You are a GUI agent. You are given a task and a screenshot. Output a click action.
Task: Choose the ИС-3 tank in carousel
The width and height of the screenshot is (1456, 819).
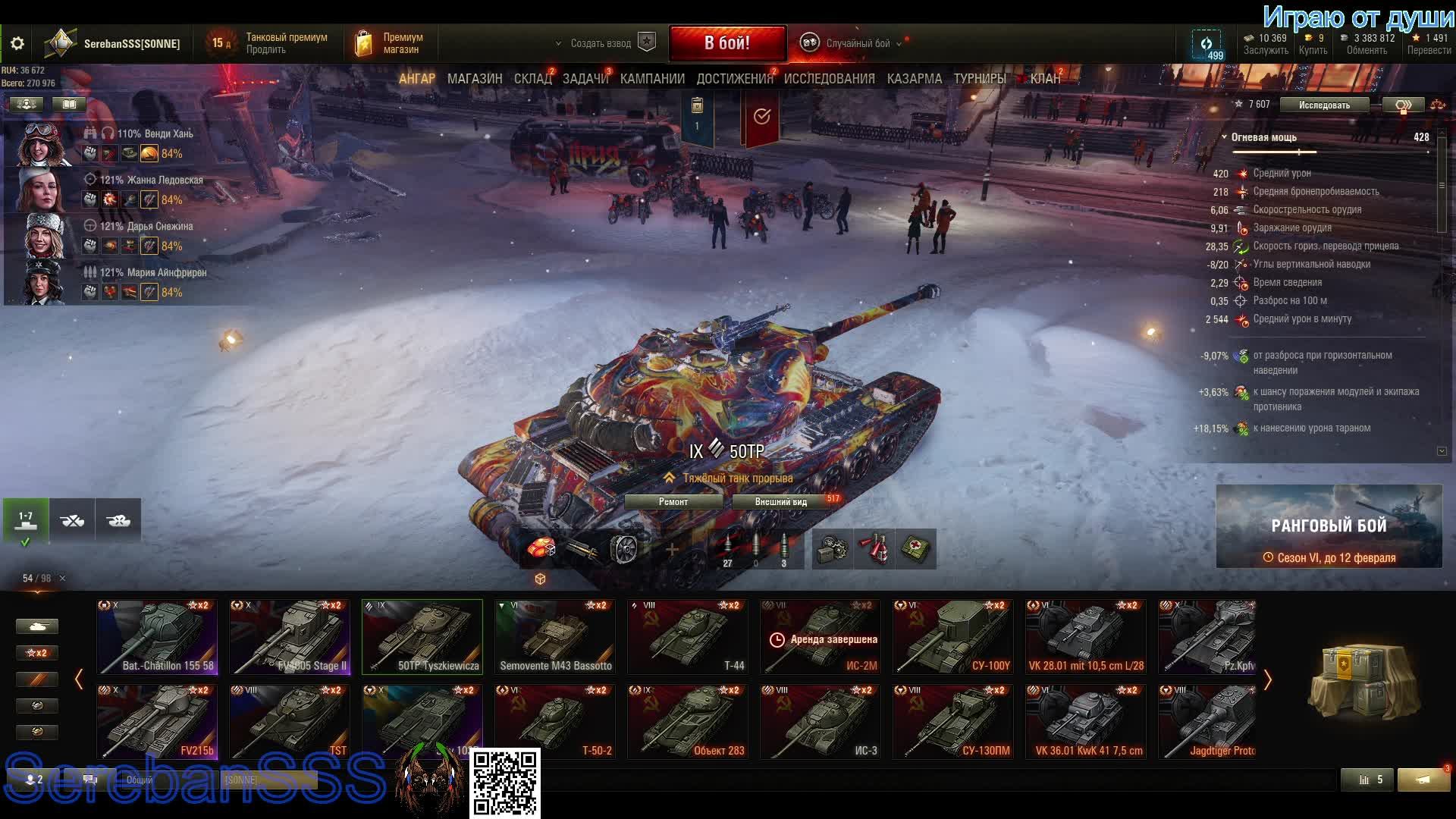pyautogui.click(x=821, y=722)
